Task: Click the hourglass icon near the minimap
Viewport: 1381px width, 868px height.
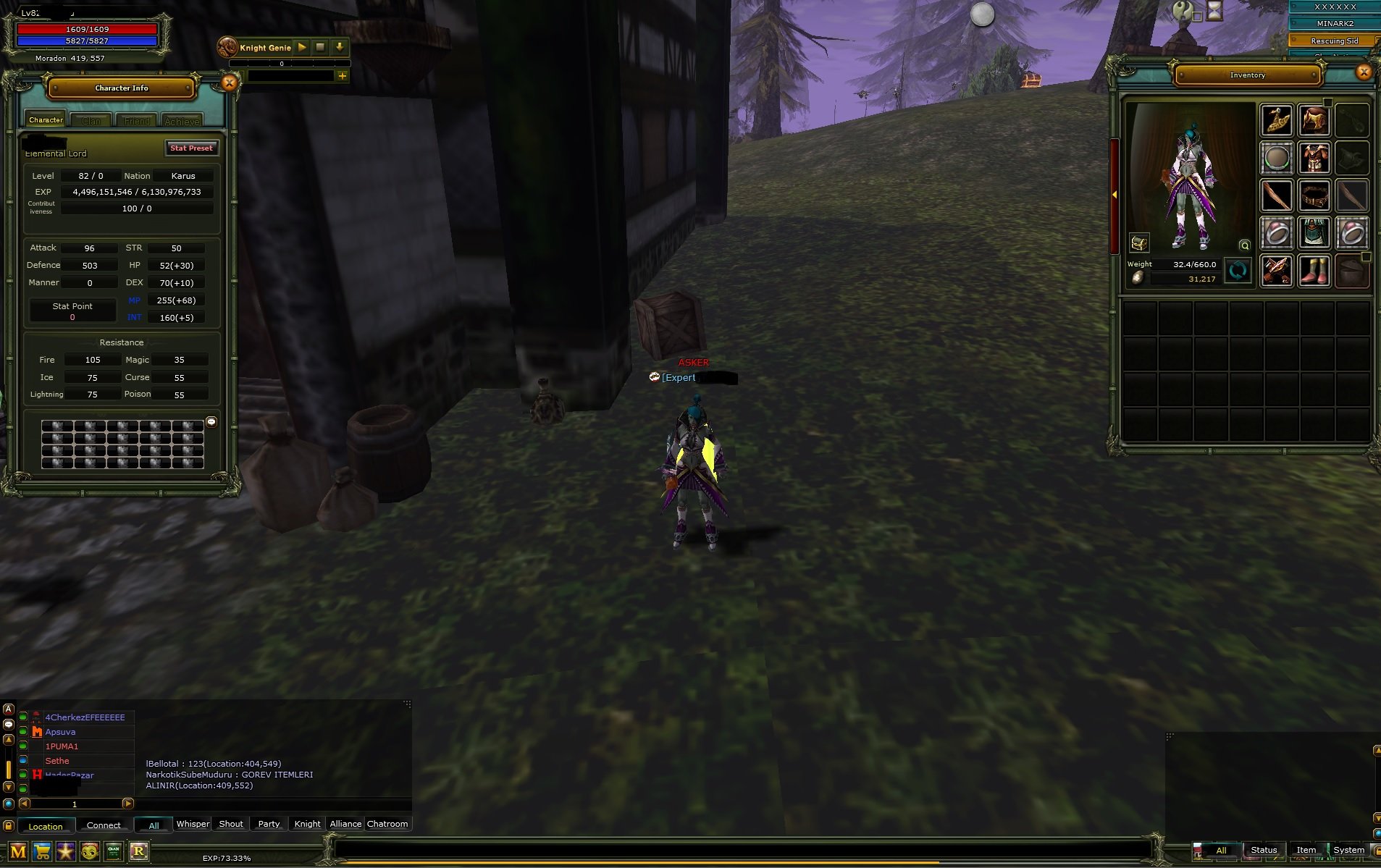Action: pyautogui.click(x=1214, y=10)
